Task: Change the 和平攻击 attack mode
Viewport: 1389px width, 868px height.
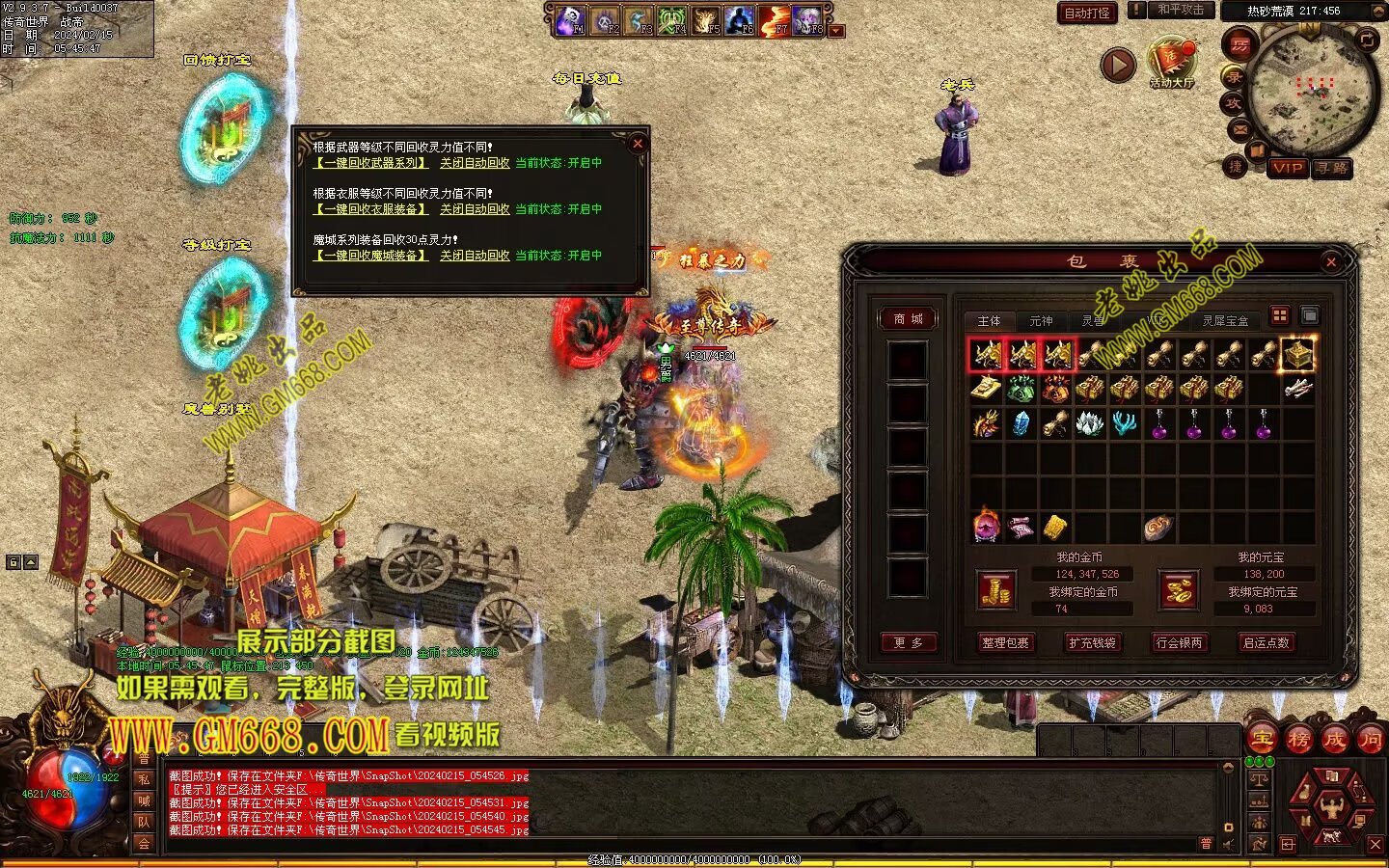Action: pos(1181,10)
